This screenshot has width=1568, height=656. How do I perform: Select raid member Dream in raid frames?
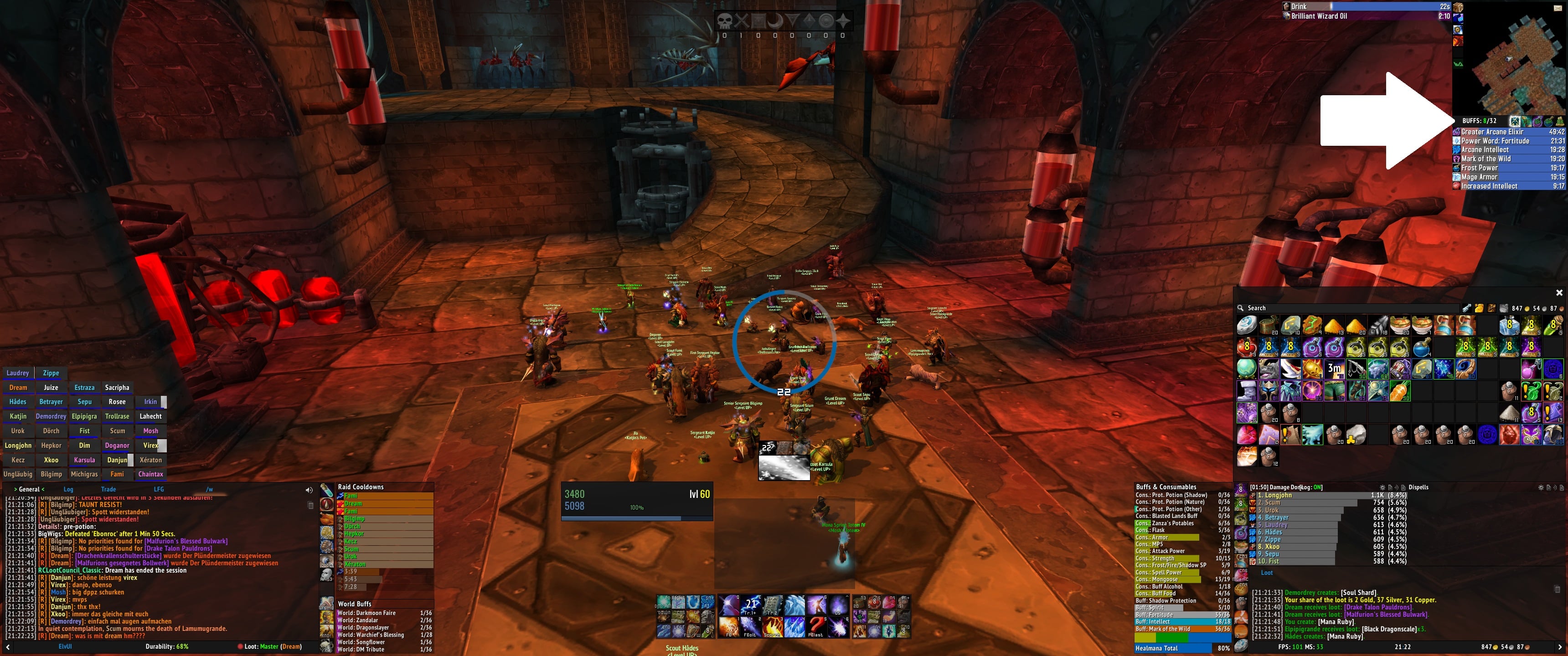point(18,388)
